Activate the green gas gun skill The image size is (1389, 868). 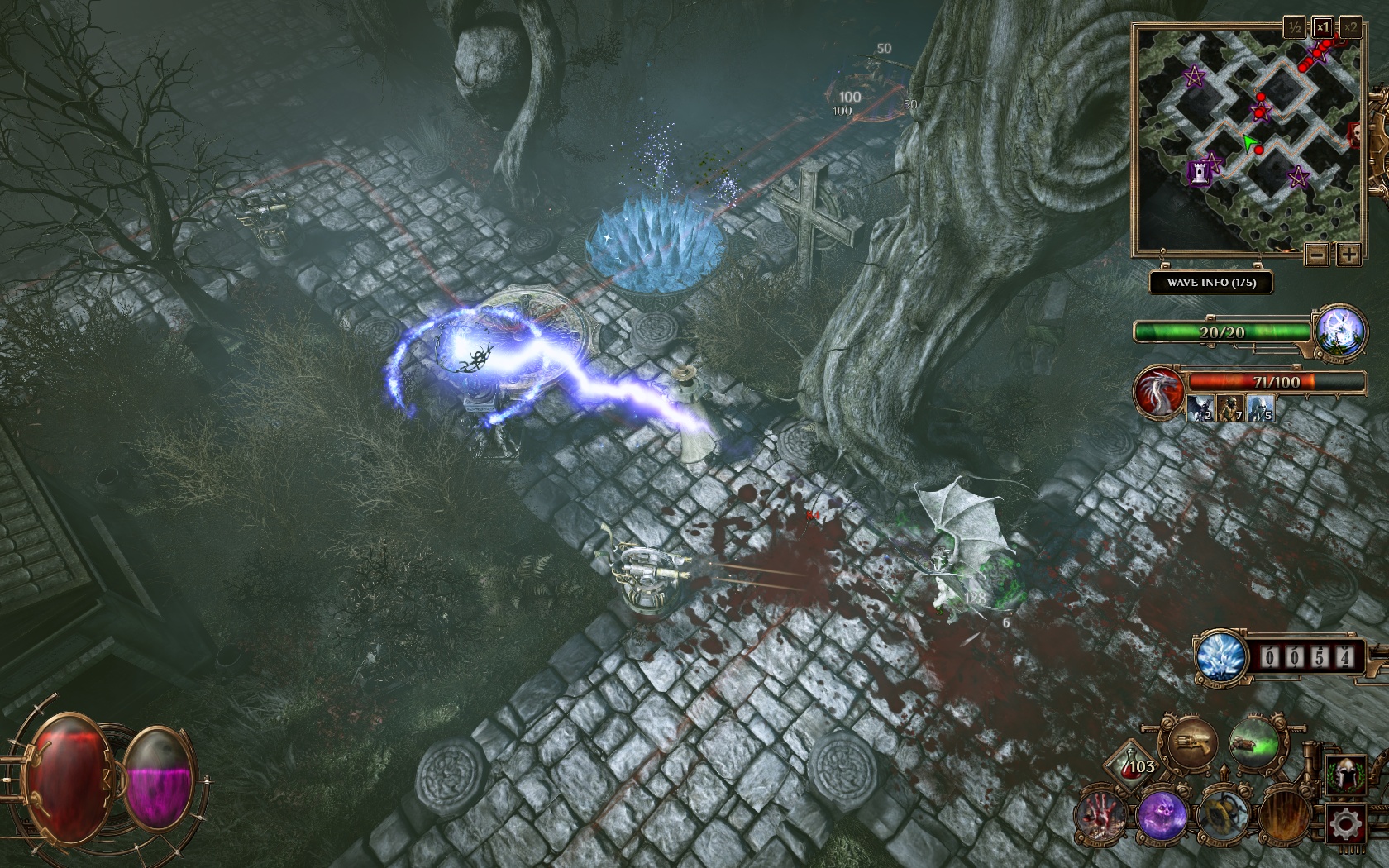pos(1253,744)
